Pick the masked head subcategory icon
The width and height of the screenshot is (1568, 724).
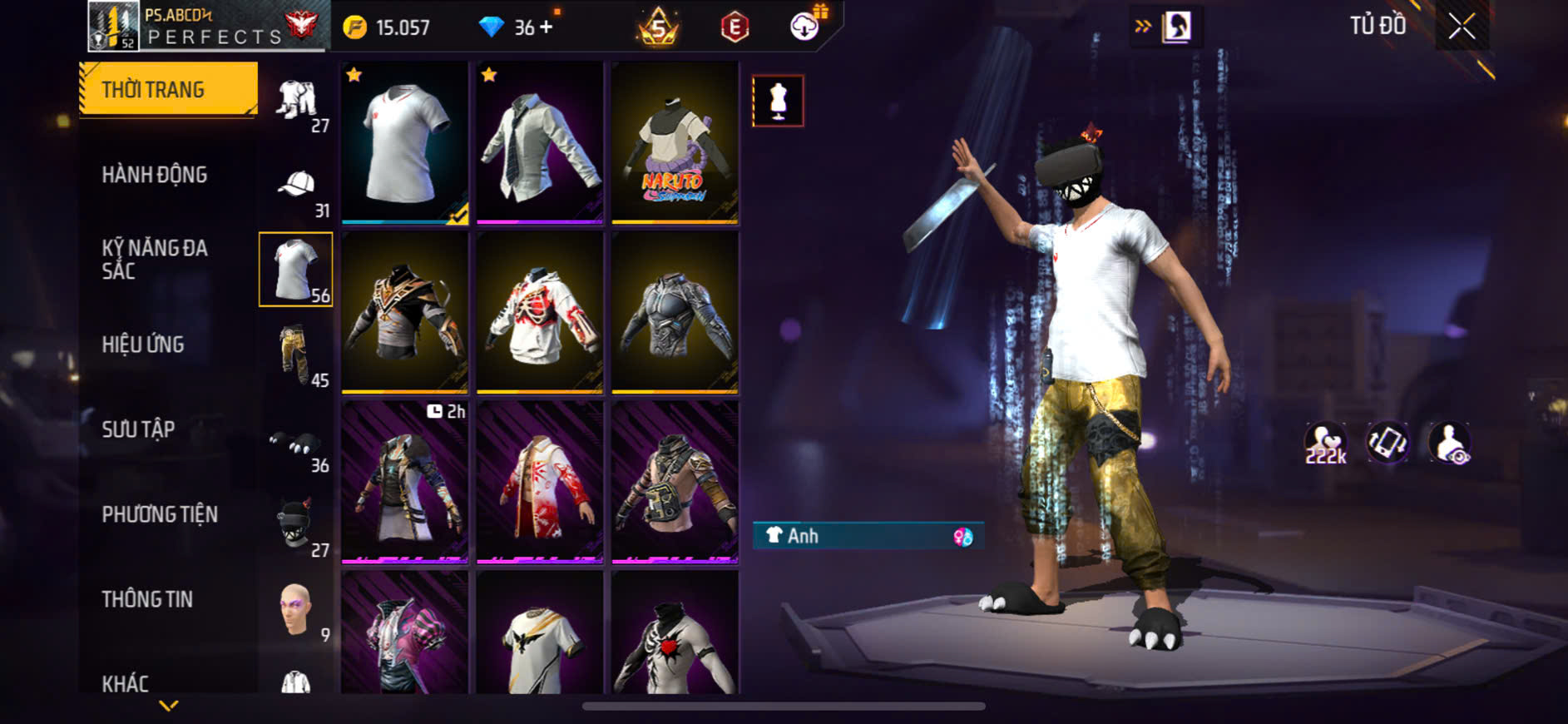point(297,524)
